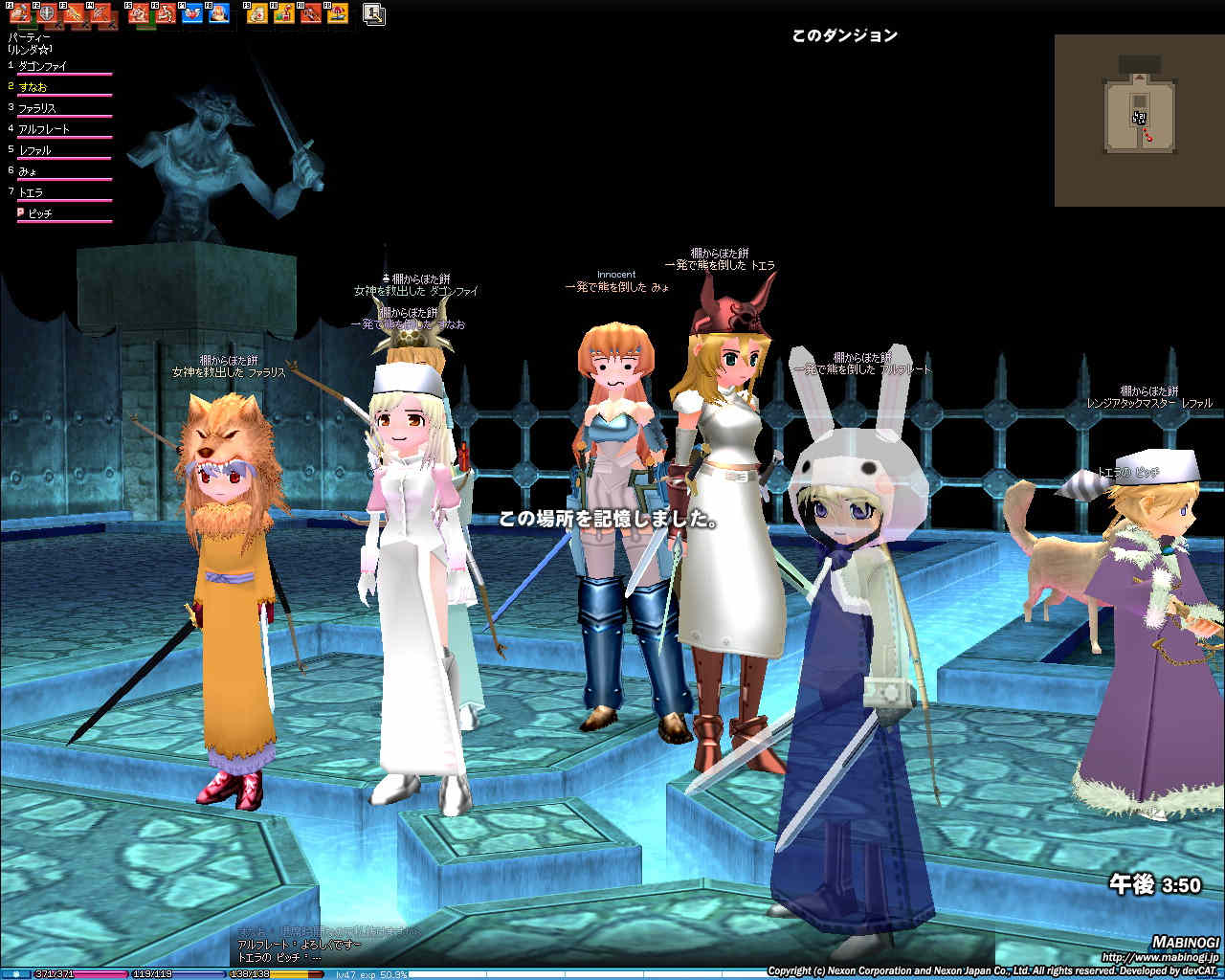Click the F7 winged heart icon
The height and width of the screenshot is (980, 1225).
[x=192, y=13]
